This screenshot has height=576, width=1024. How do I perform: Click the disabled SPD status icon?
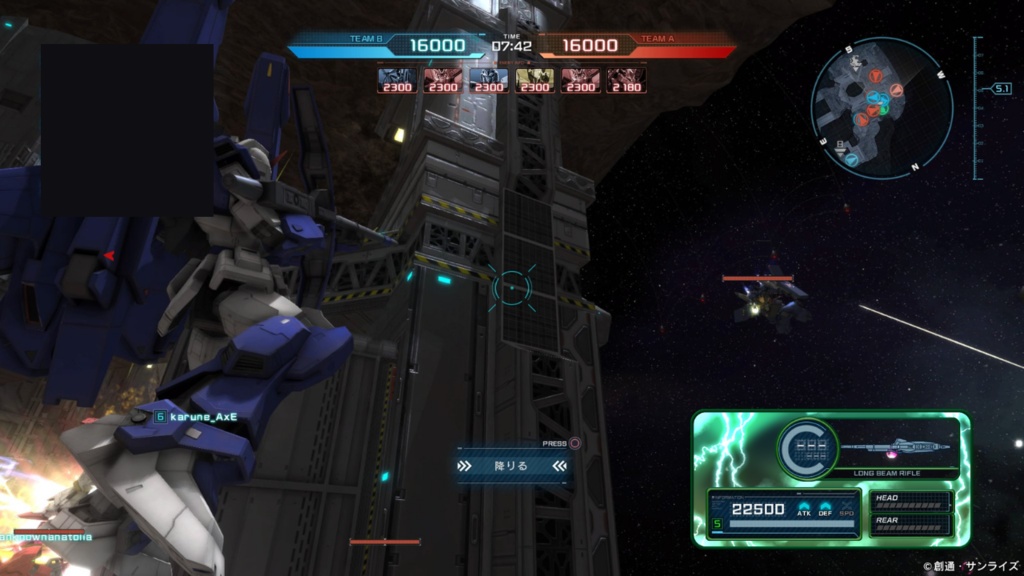847,509
